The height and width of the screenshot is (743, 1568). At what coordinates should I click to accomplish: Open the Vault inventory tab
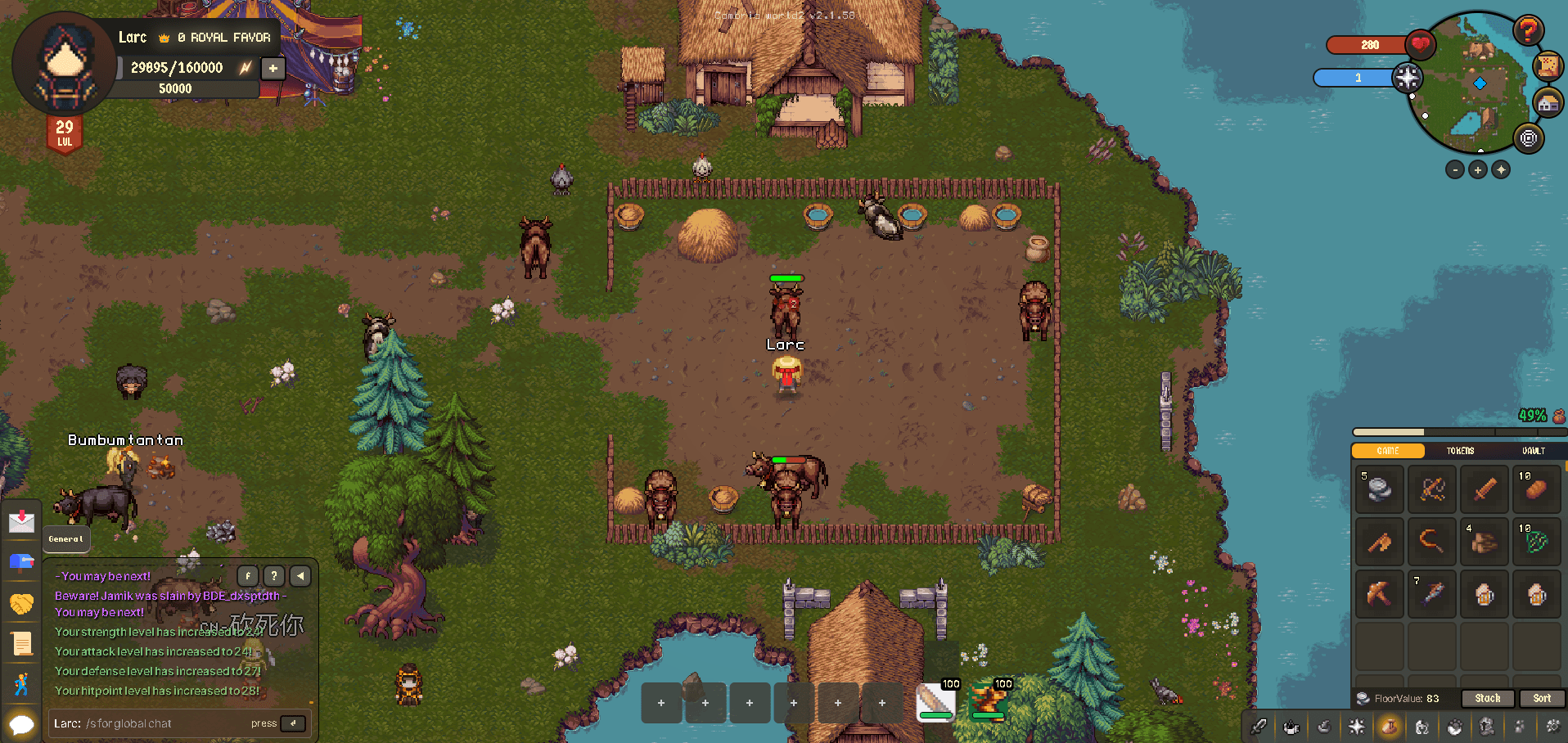pos(1533,451)
